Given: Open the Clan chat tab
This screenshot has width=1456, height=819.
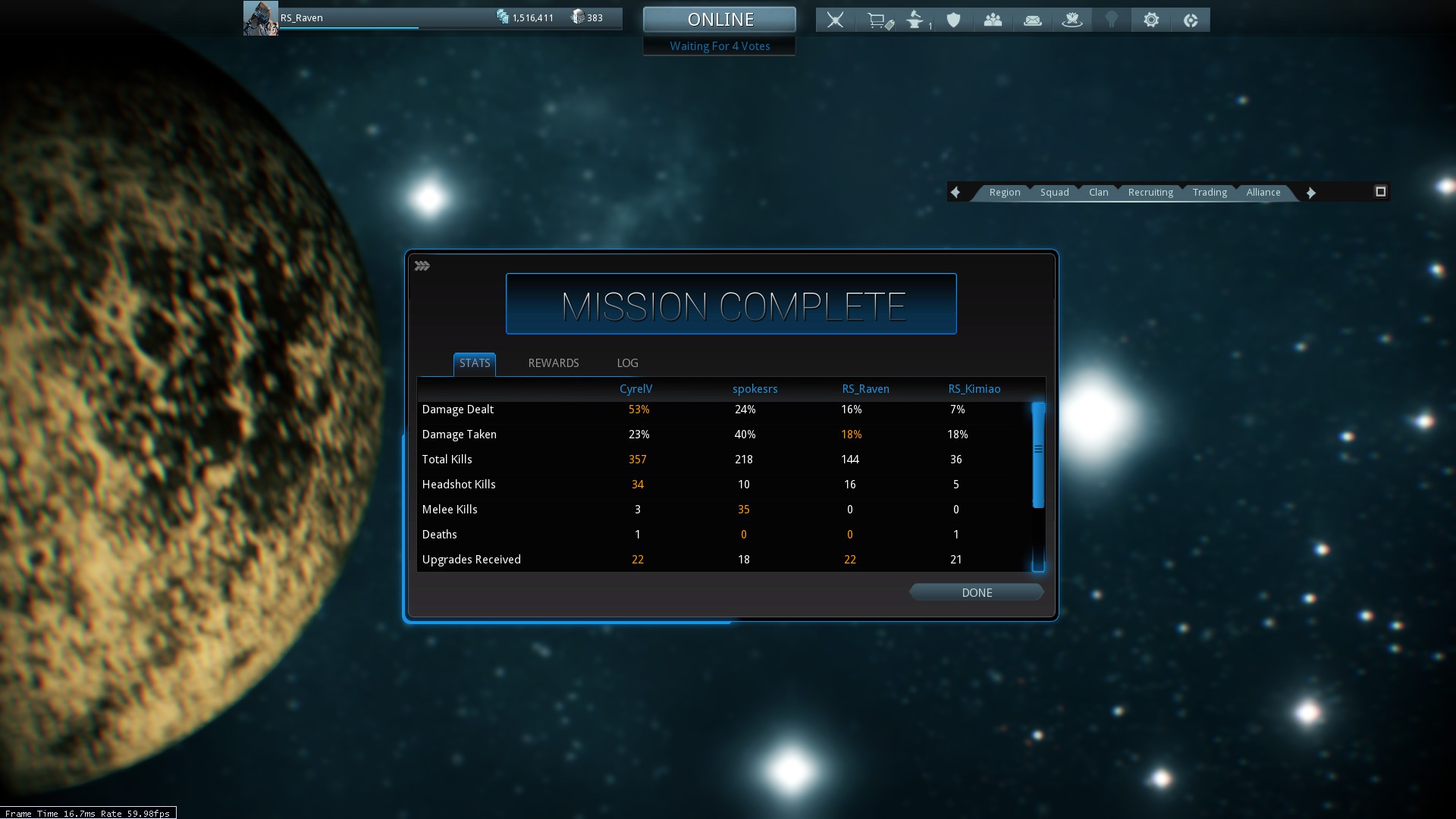Looking at the screenshot, I should coord(1098,193).
